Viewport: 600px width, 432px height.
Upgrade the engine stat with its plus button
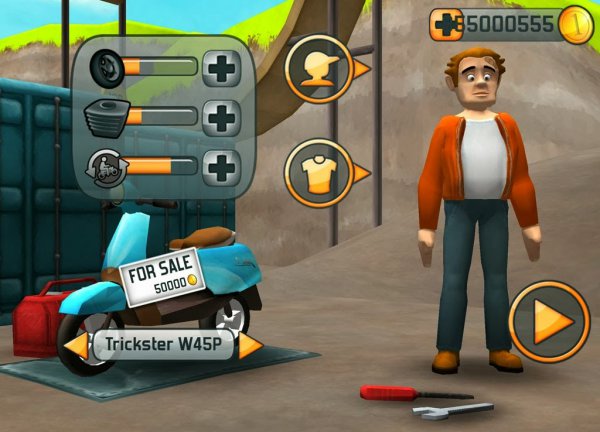(222, 117)
